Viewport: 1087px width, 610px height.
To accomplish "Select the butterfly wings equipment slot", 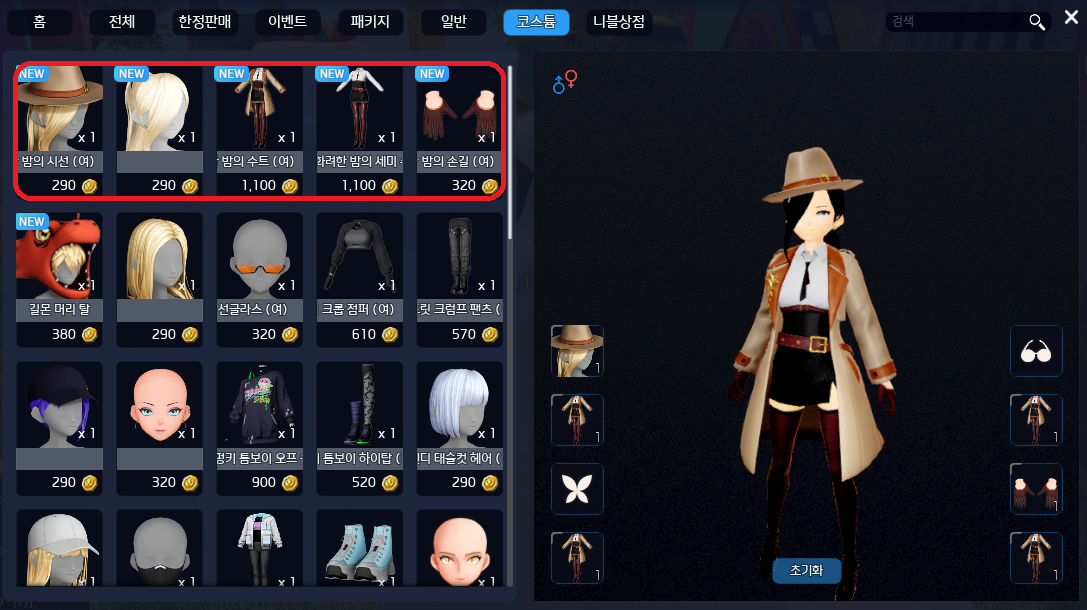I will (577, 489).
